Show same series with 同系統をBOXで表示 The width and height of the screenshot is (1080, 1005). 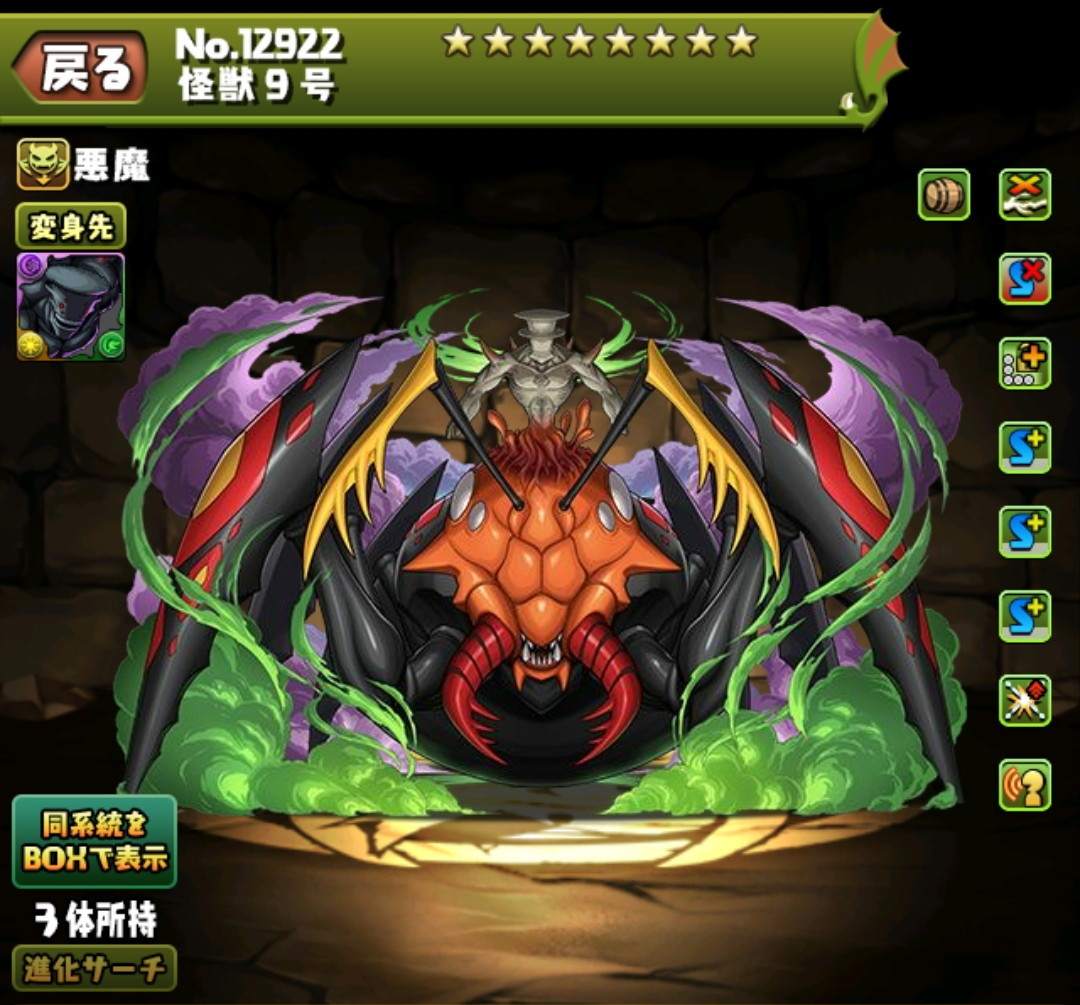pyautogui.click(x=94, y=841)
